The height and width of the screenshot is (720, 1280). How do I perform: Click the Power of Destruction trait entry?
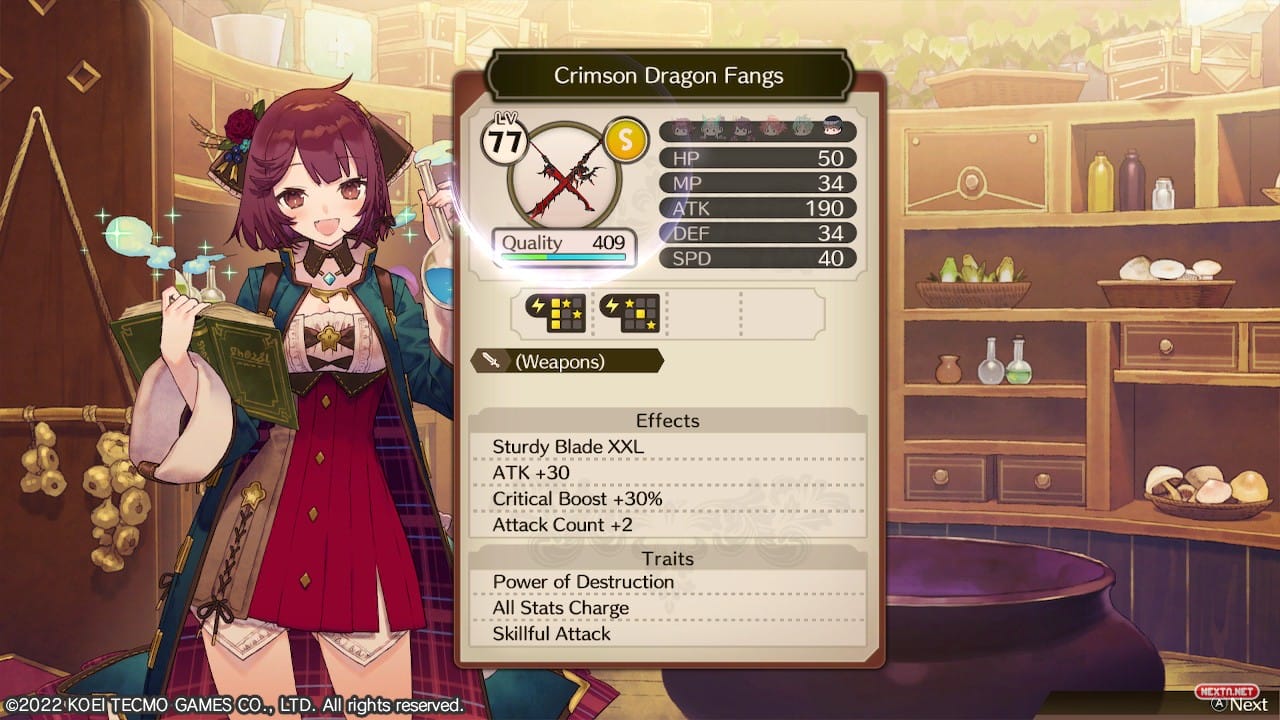583,582
